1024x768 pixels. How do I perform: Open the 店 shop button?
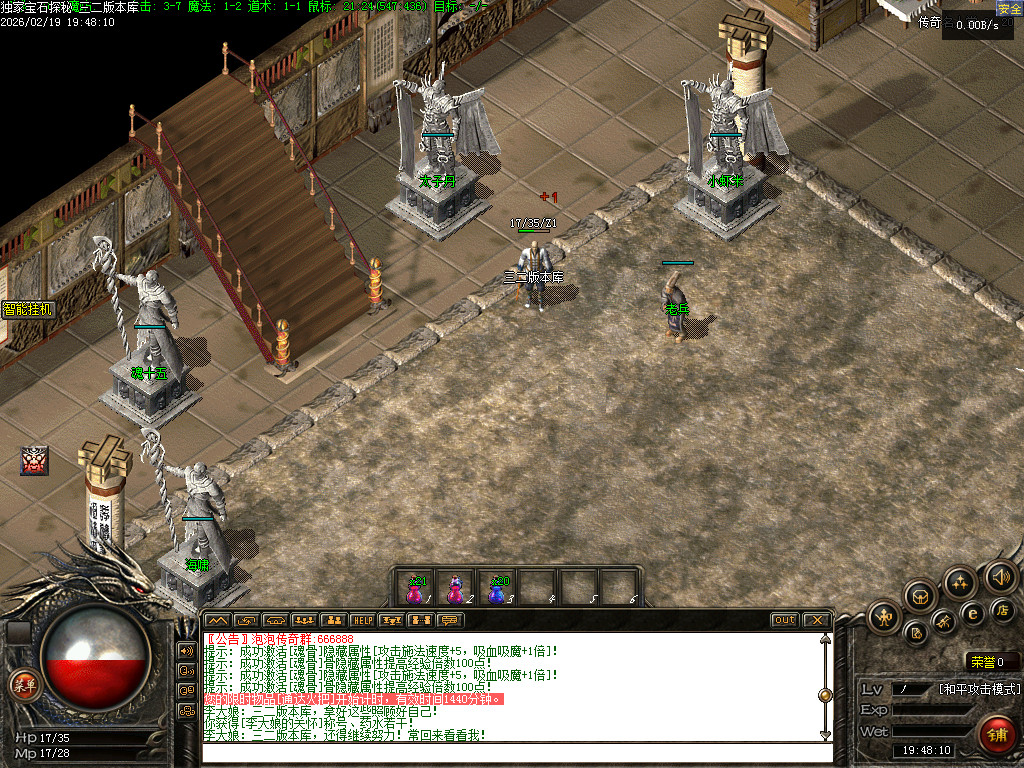(x=1001, y=609)
